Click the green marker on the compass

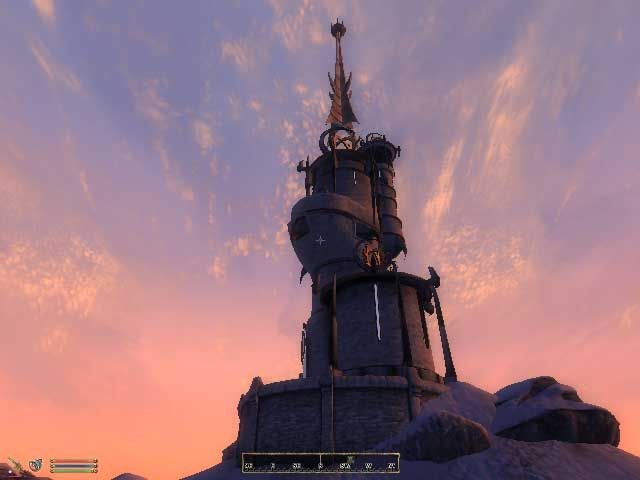[349, 459]
